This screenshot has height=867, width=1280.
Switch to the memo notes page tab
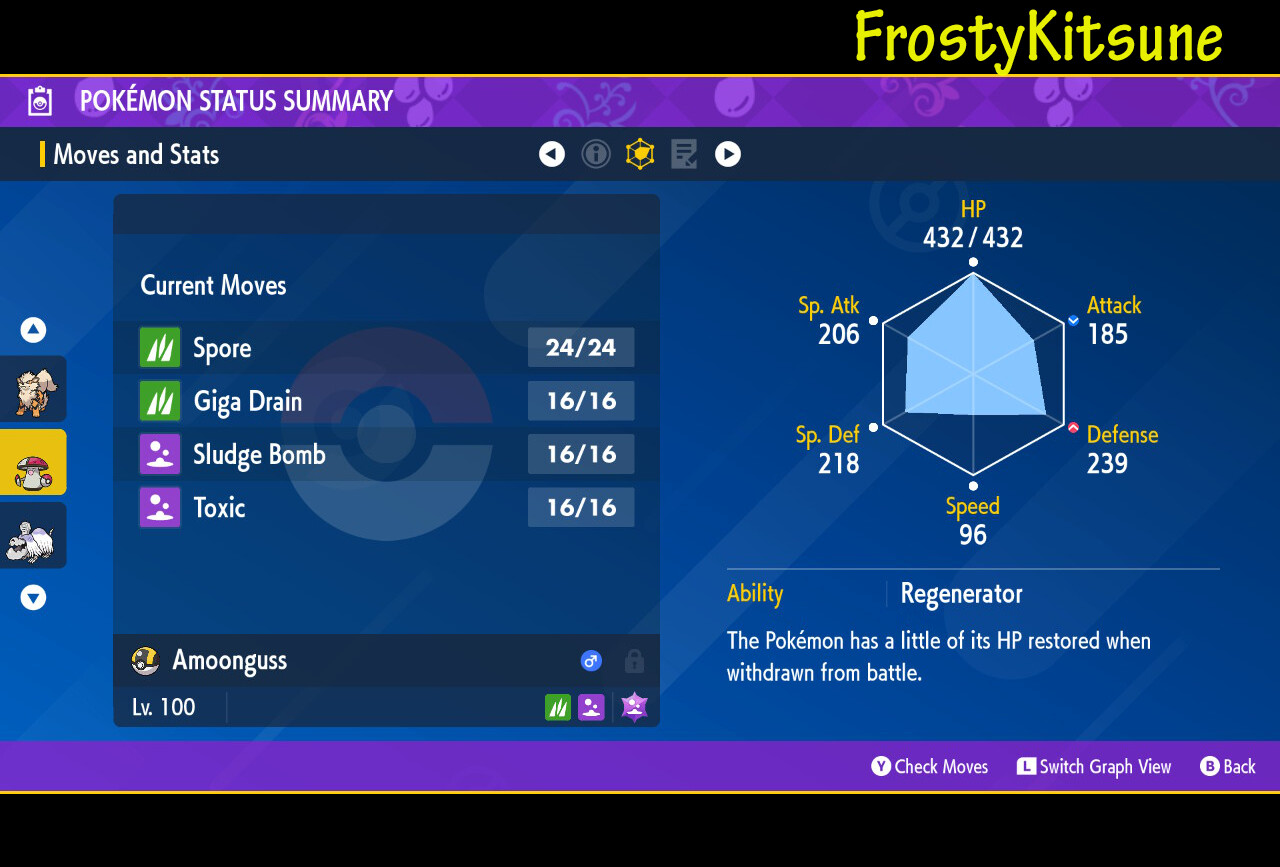tap(684, 154)
